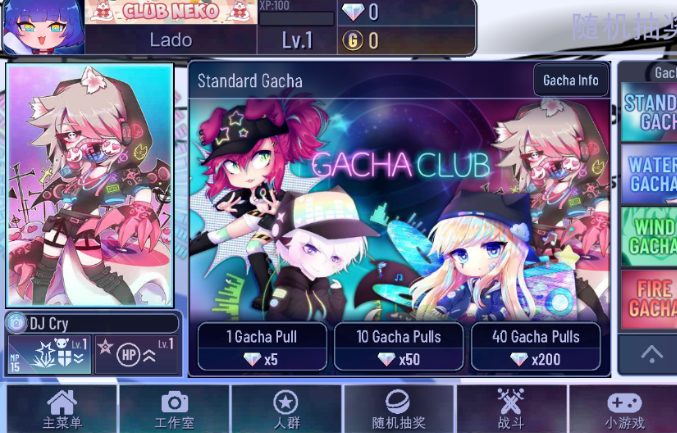Buy 1 Gacha Pull for 5 gems
Screen dimensions: 677x433
tap(261, 347)
